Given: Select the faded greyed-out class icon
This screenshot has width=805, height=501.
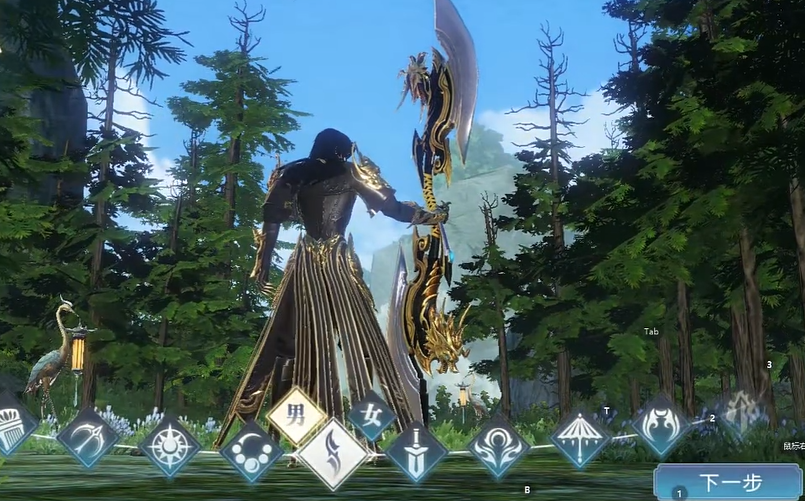Looking at the screenshot, I should pos(742,412).
